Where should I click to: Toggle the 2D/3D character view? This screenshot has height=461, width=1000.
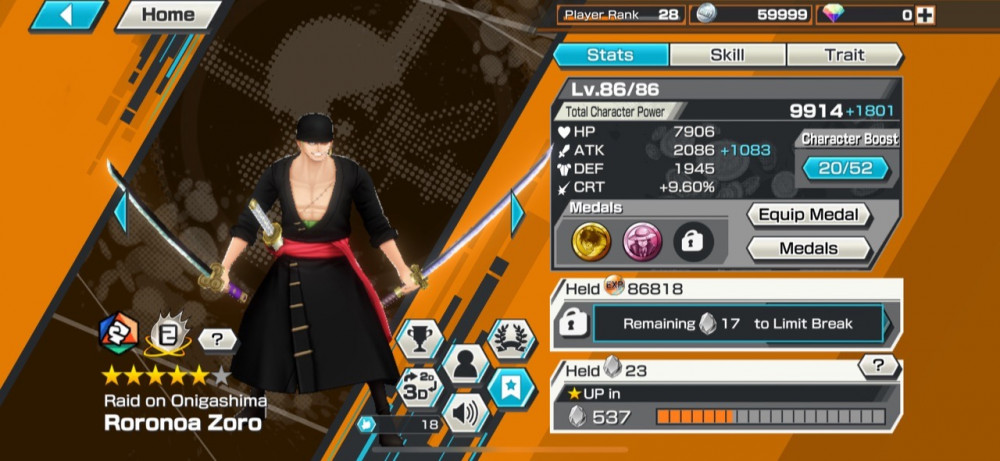419,386
